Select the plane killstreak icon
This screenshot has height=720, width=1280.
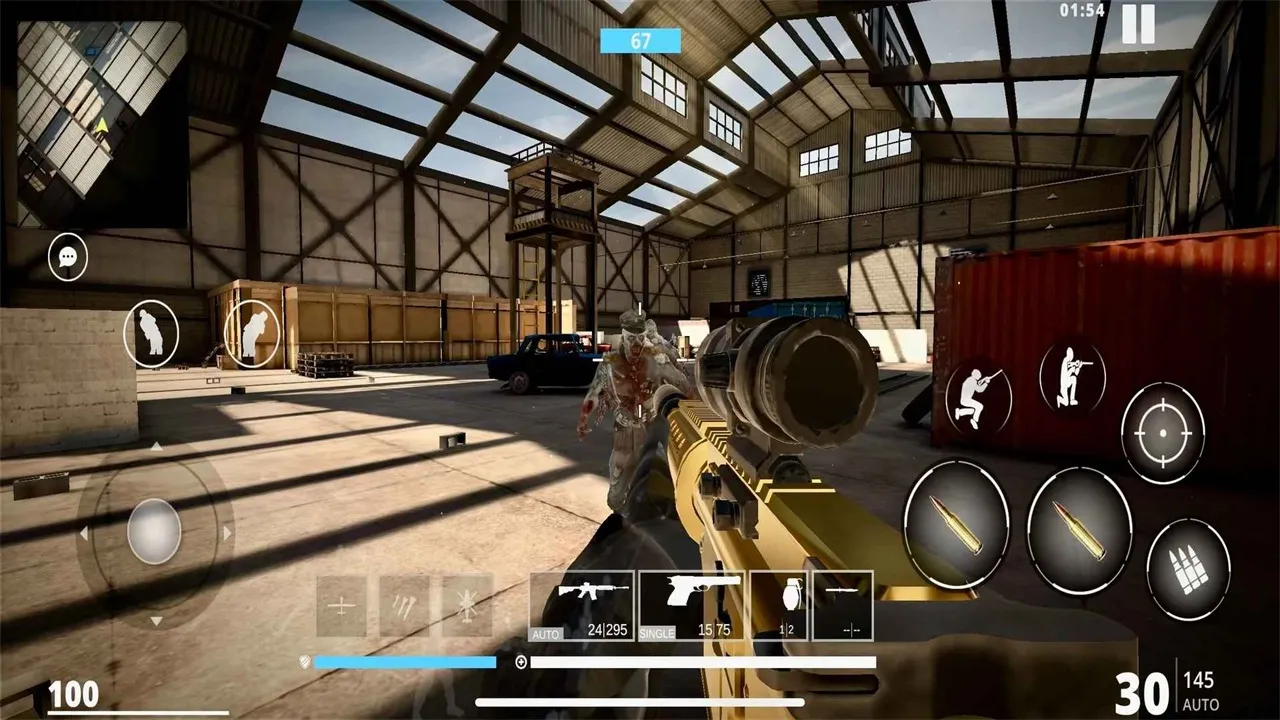coord(340,605)
